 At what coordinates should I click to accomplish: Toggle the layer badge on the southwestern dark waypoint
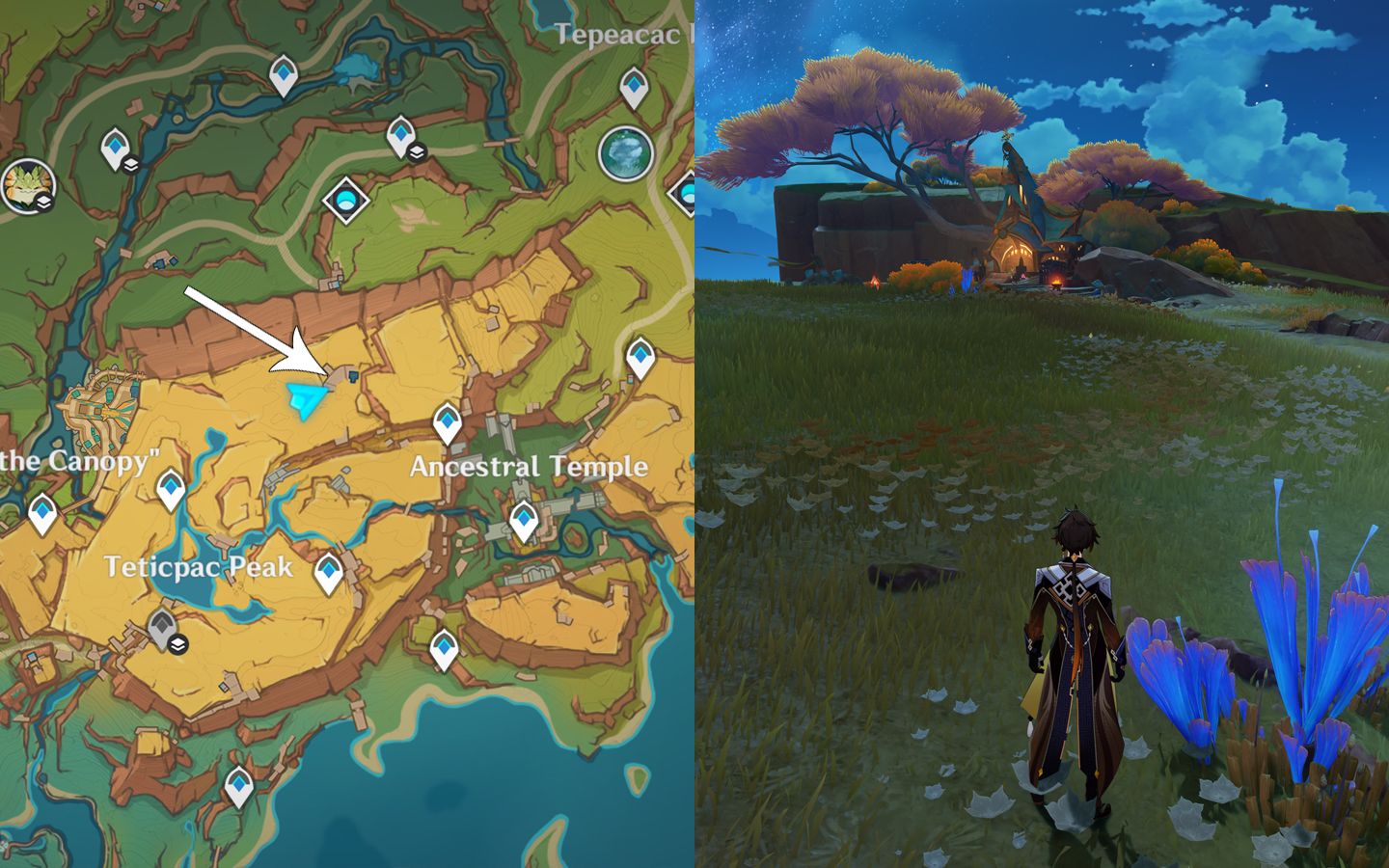[x=177, y=644]
